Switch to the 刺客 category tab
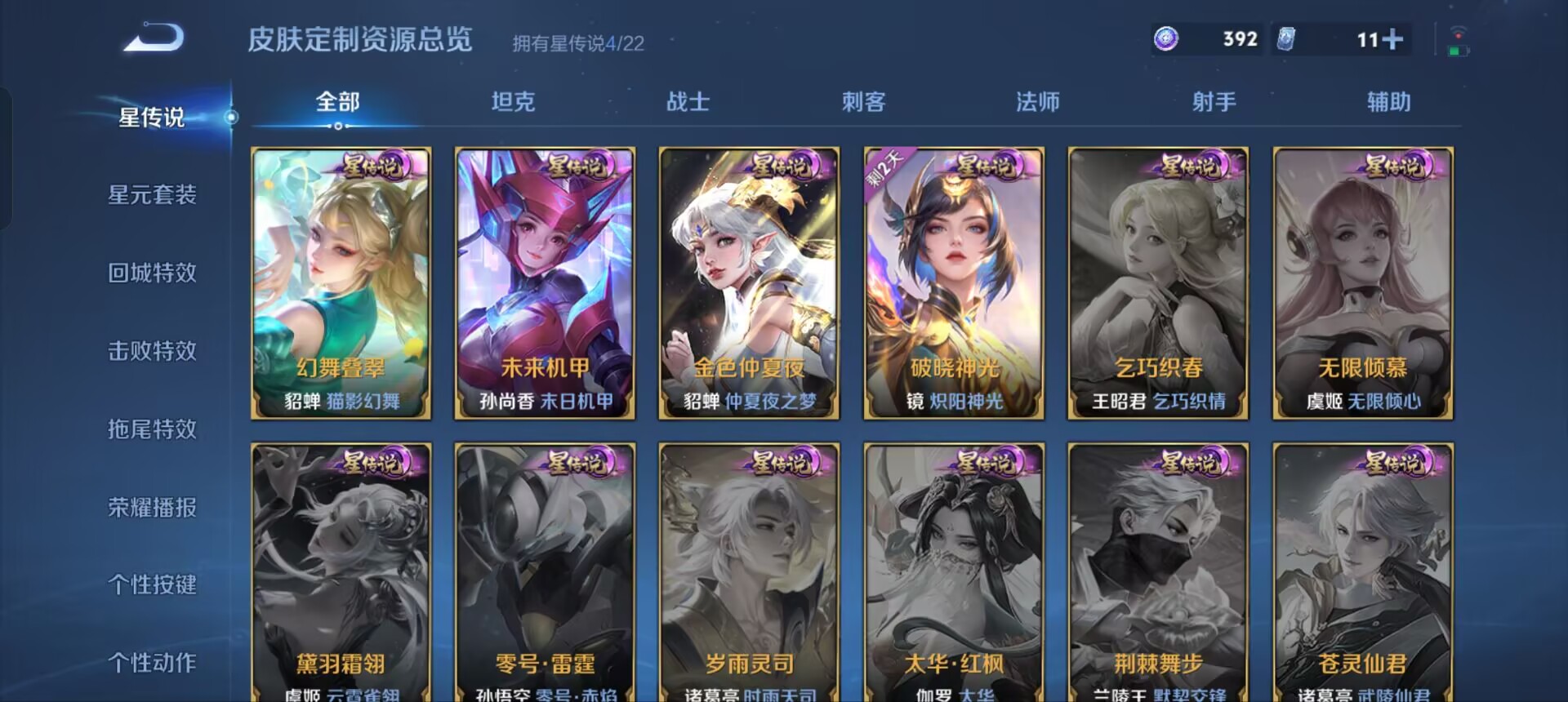Image resolution: width=1568 pixels, height=702 pixels. pos(861,102)
